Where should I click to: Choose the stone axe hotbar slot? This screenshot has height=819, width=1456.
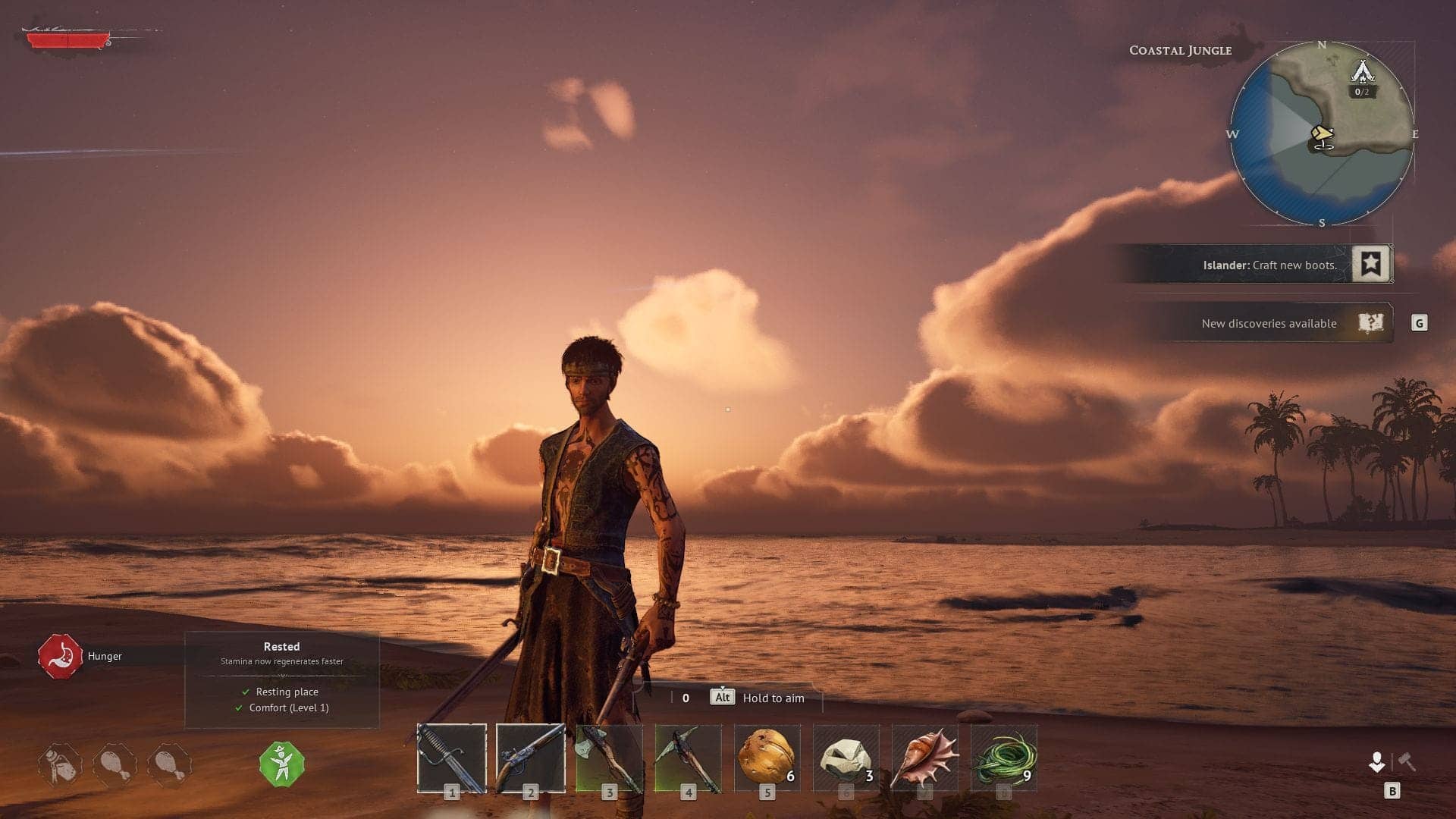pos(609,758)
